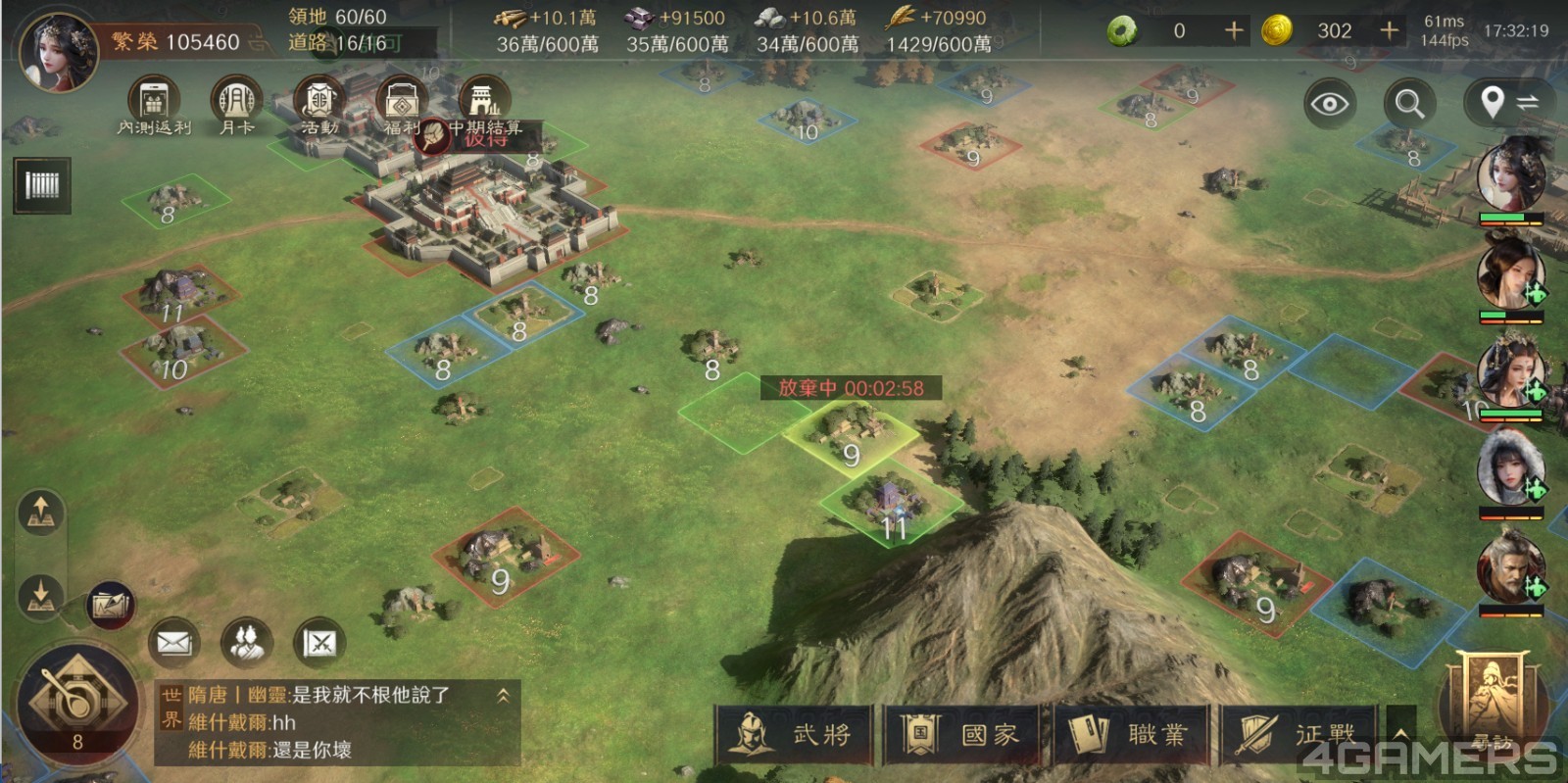Screen dimensions: 1568x783
Task: Click the location pin switch button
Action: 1507,102
